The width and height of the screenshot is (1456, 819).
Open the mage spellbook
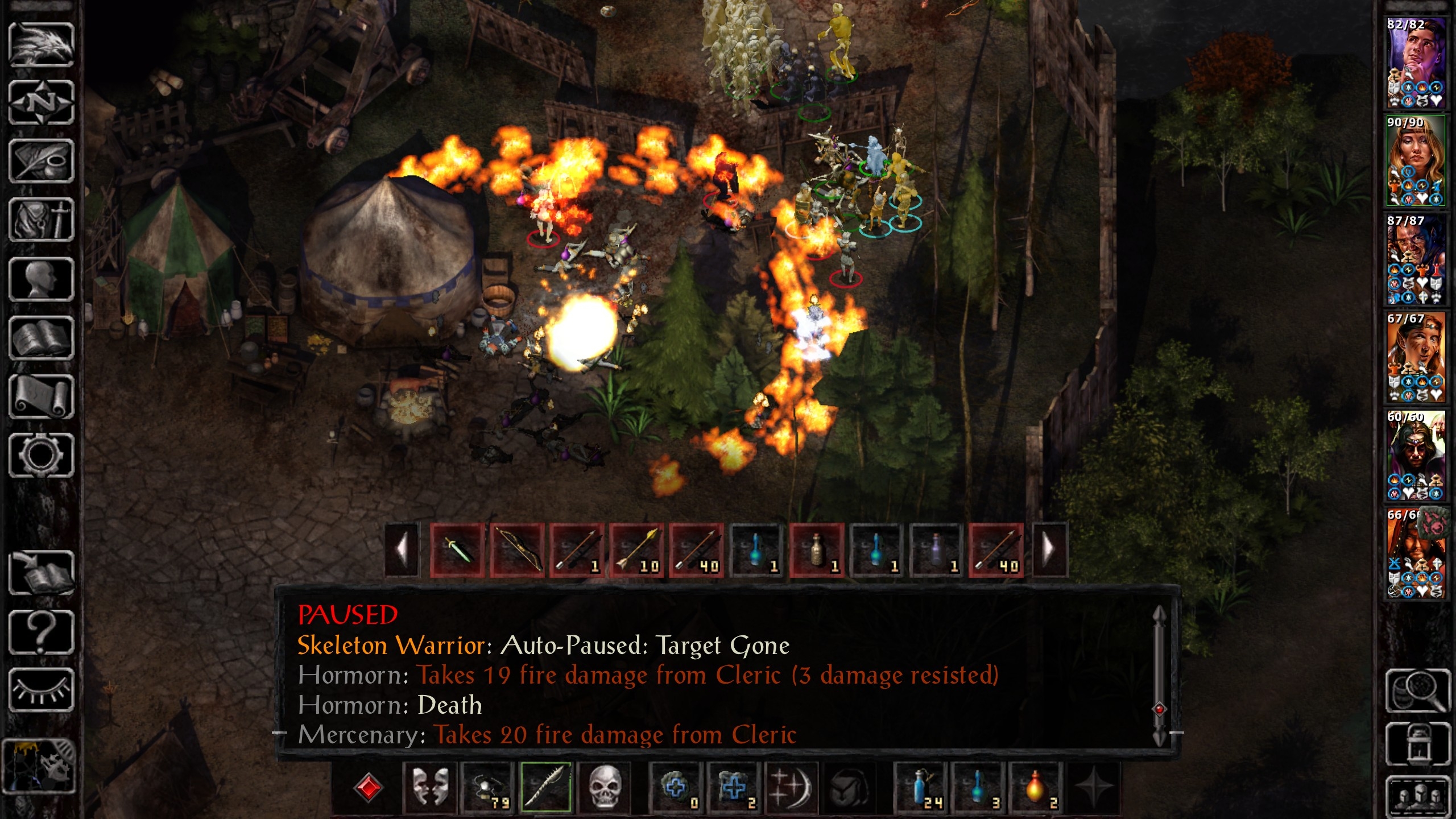coord(41,338)
